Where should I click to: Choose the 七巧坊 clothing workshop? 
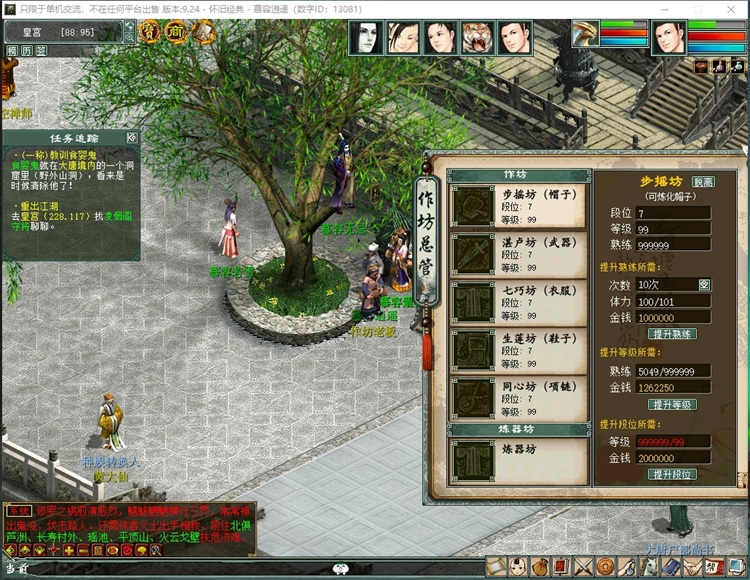[x=516, y=303]
